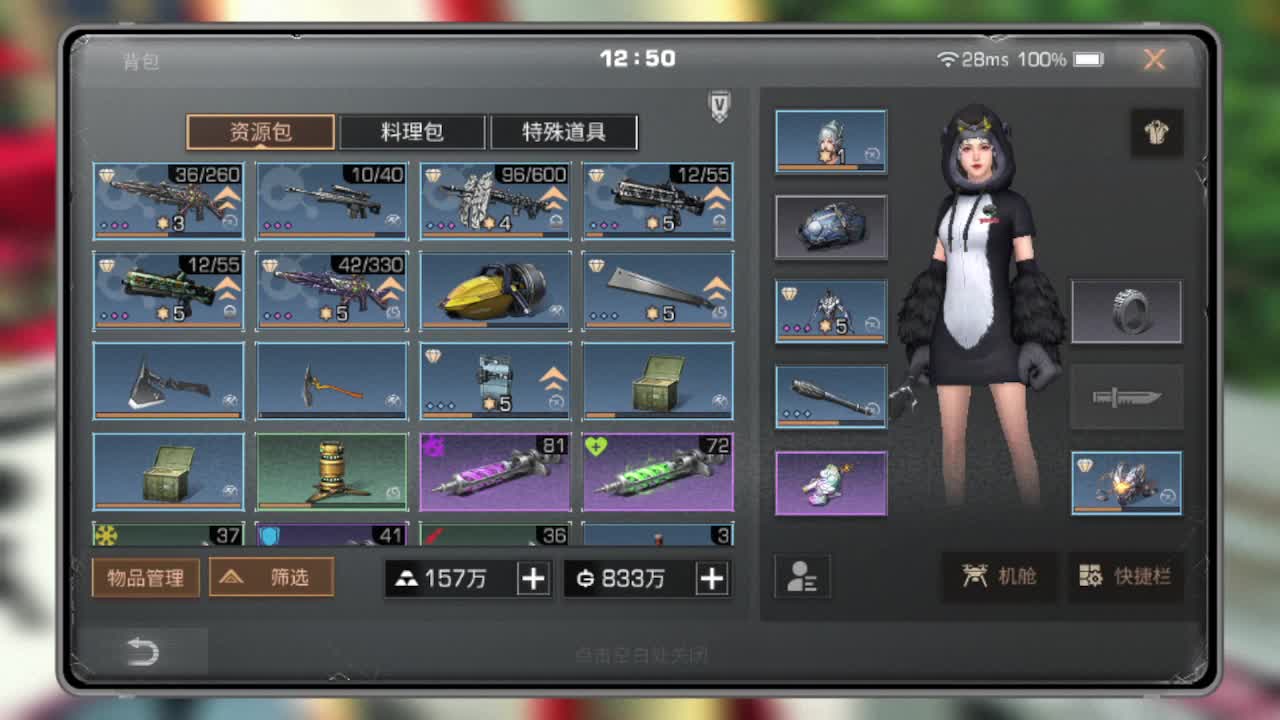
Task: Open the 筛选 filter options
Action: click(271, 578)
